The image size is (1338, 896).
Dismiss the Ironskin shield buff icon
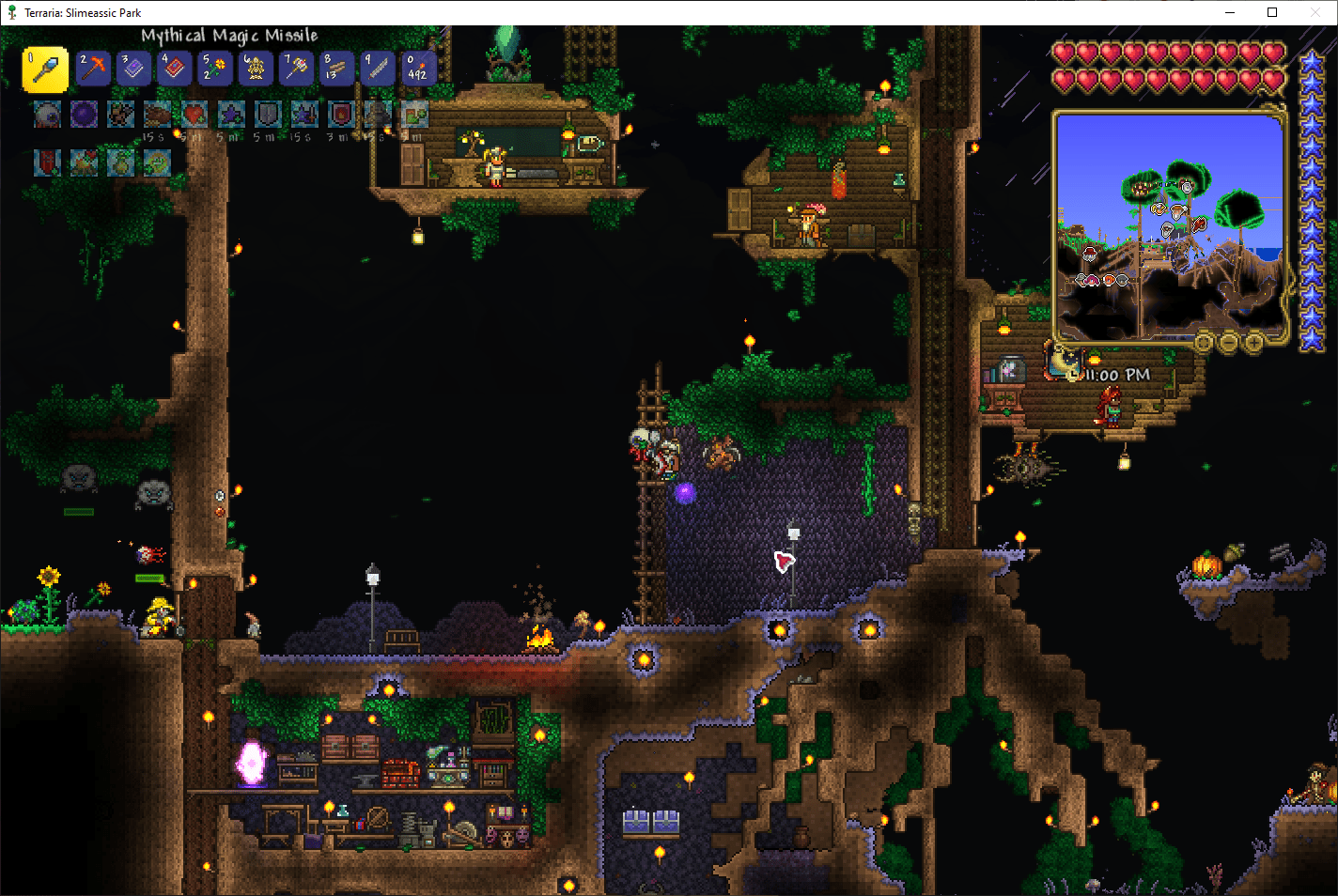[267, 114]
